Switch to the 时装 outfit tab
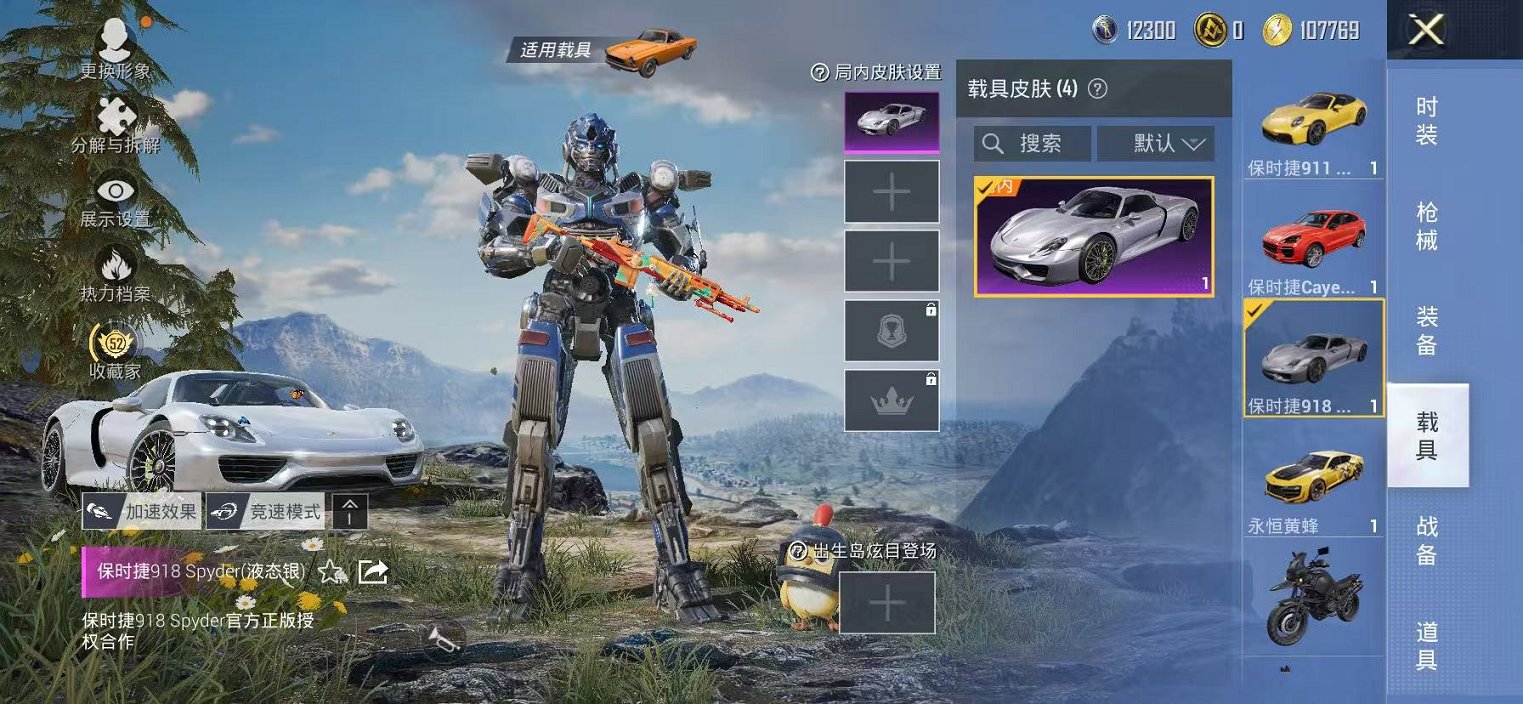Image resolution: width=1523 pixels, height=704 pixels. point(1427,120)
